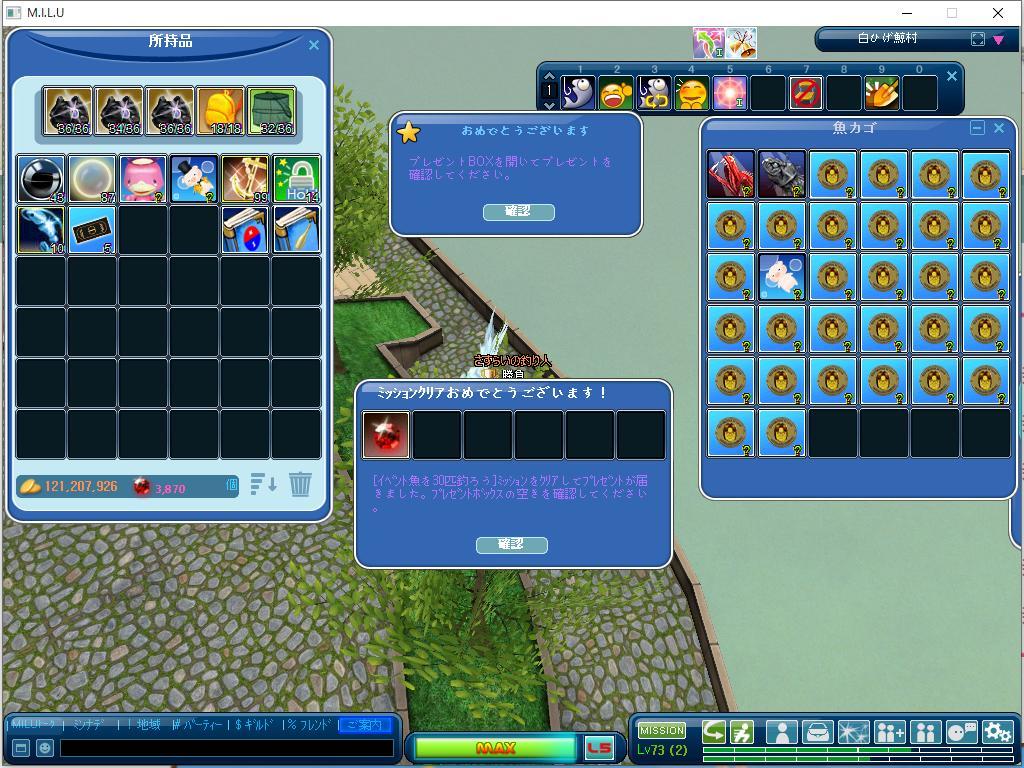Open the yellow backpack bag tab
The height and width of the screenshot is (768, 1024).
tap(220, 110)
